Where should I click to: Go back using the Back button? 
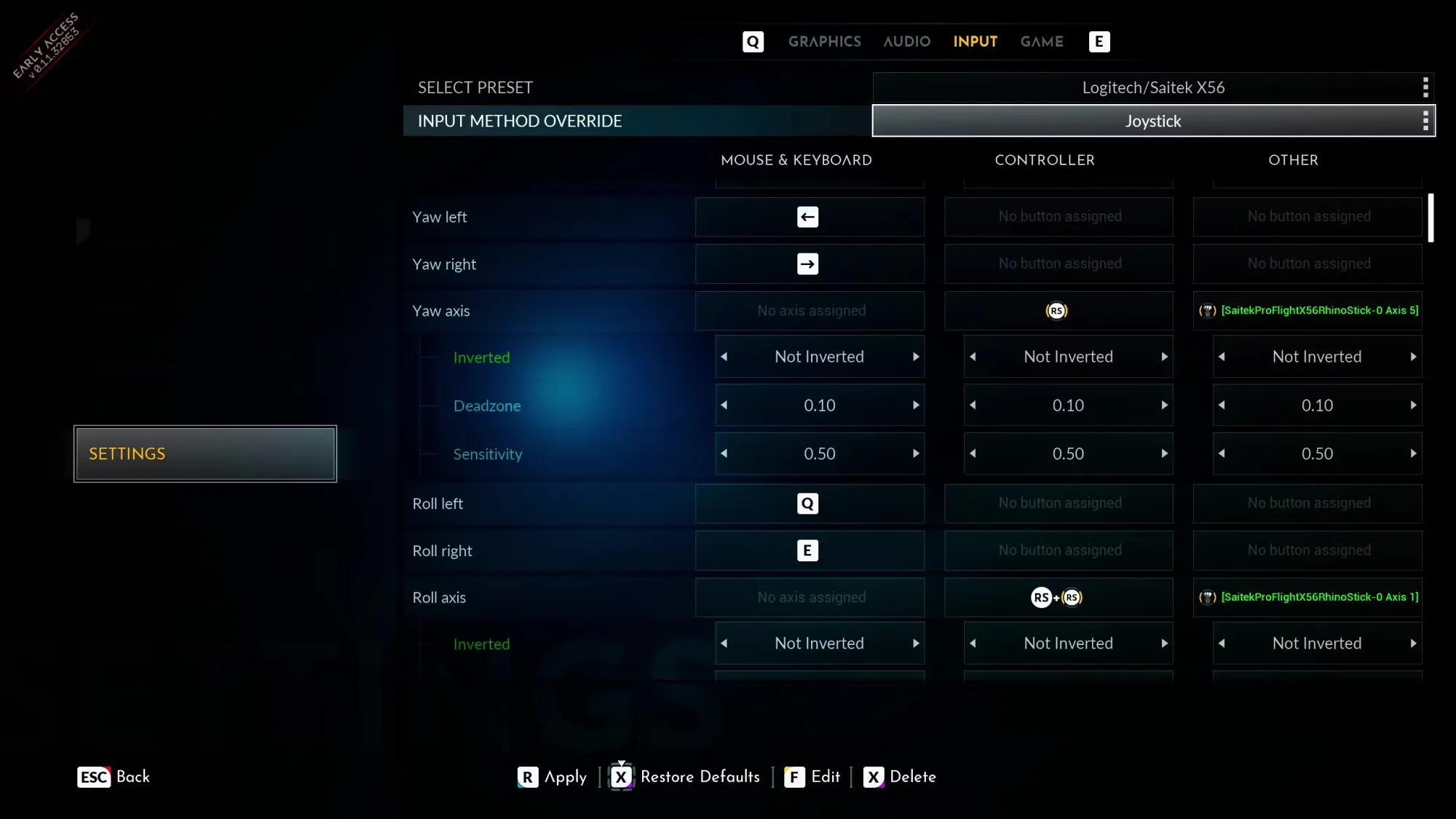114,777
